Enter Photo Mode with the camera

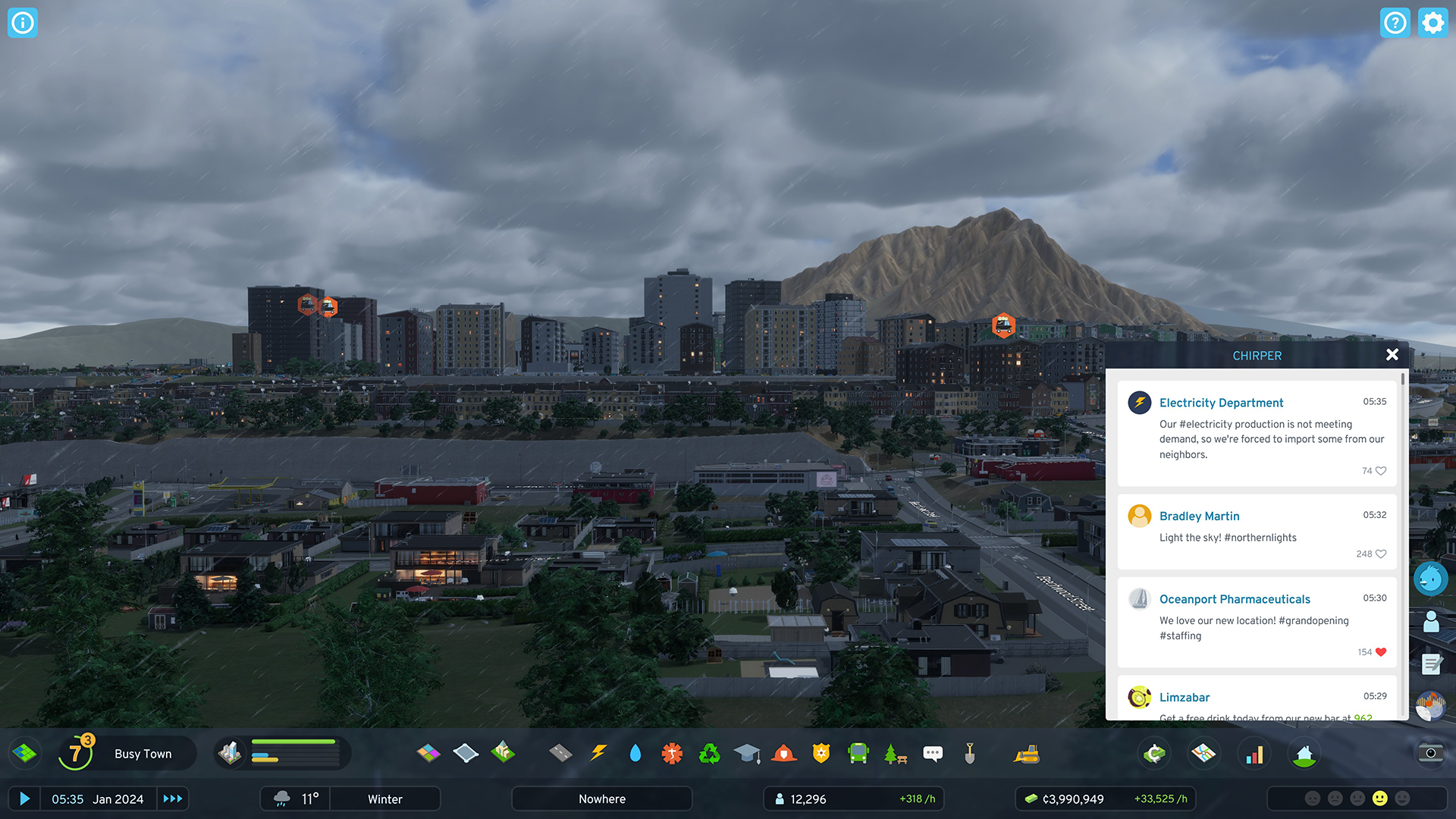pos(1430,752)
